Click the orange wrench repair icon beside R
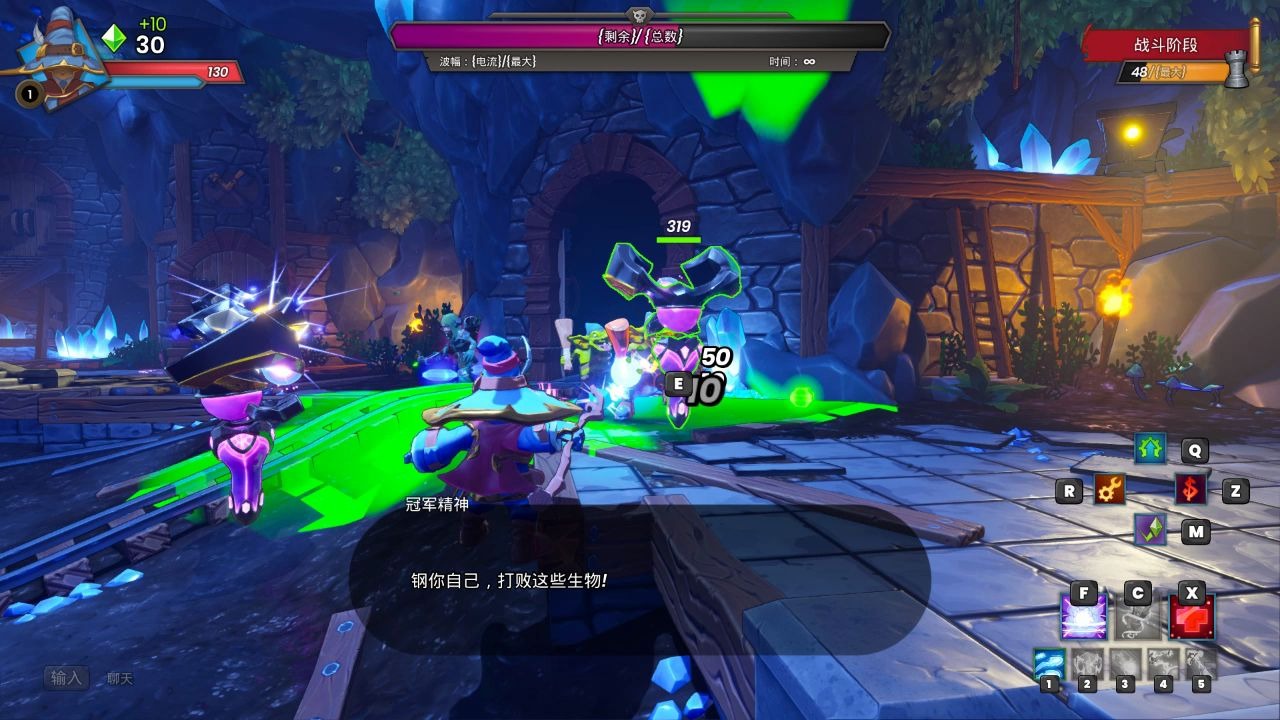Image resolution: width=1280 pixels, height=720 pixels. (x=1109, y=491)
